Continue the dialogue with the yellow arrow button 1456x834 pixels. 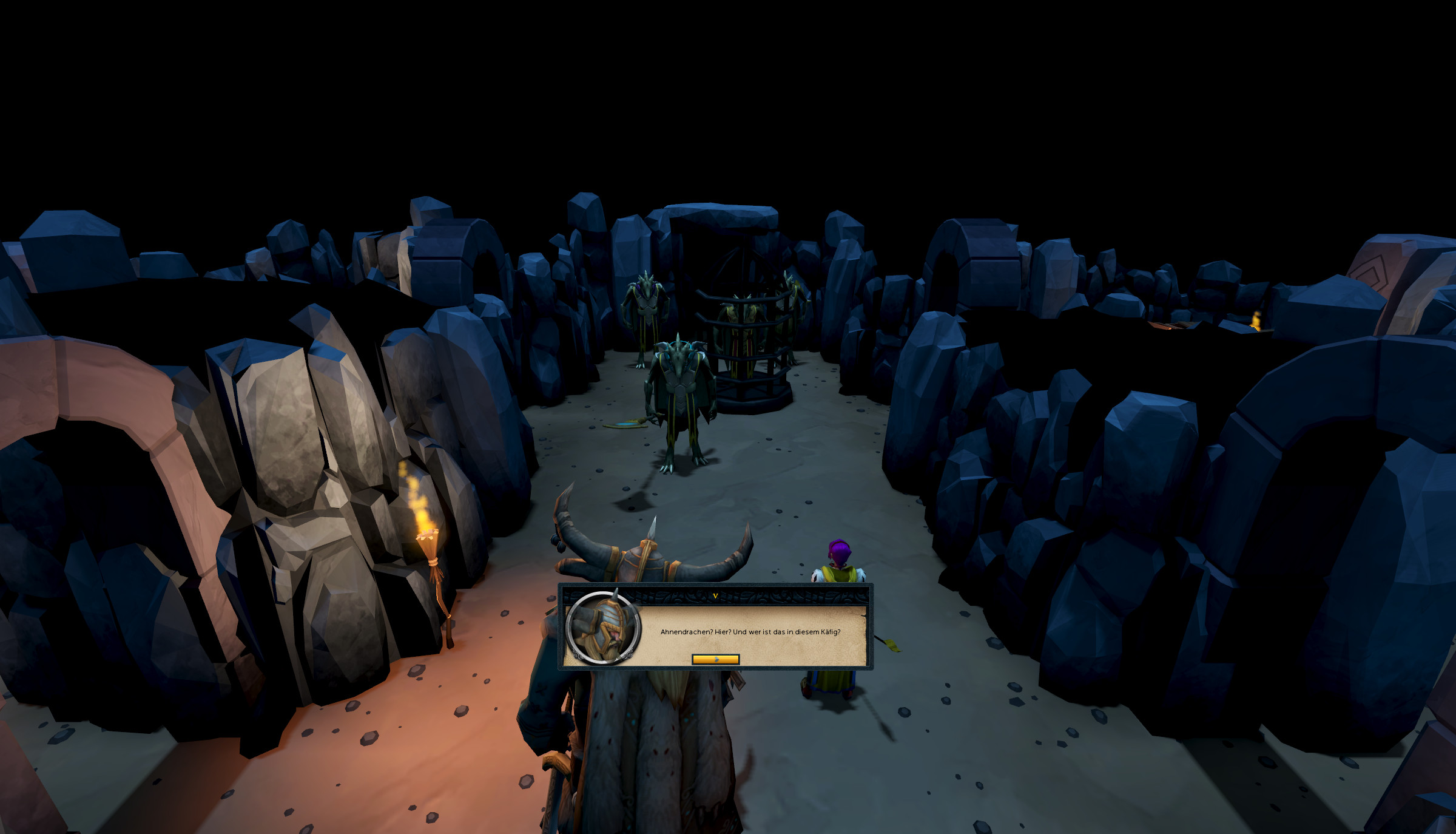click(715, 659)
